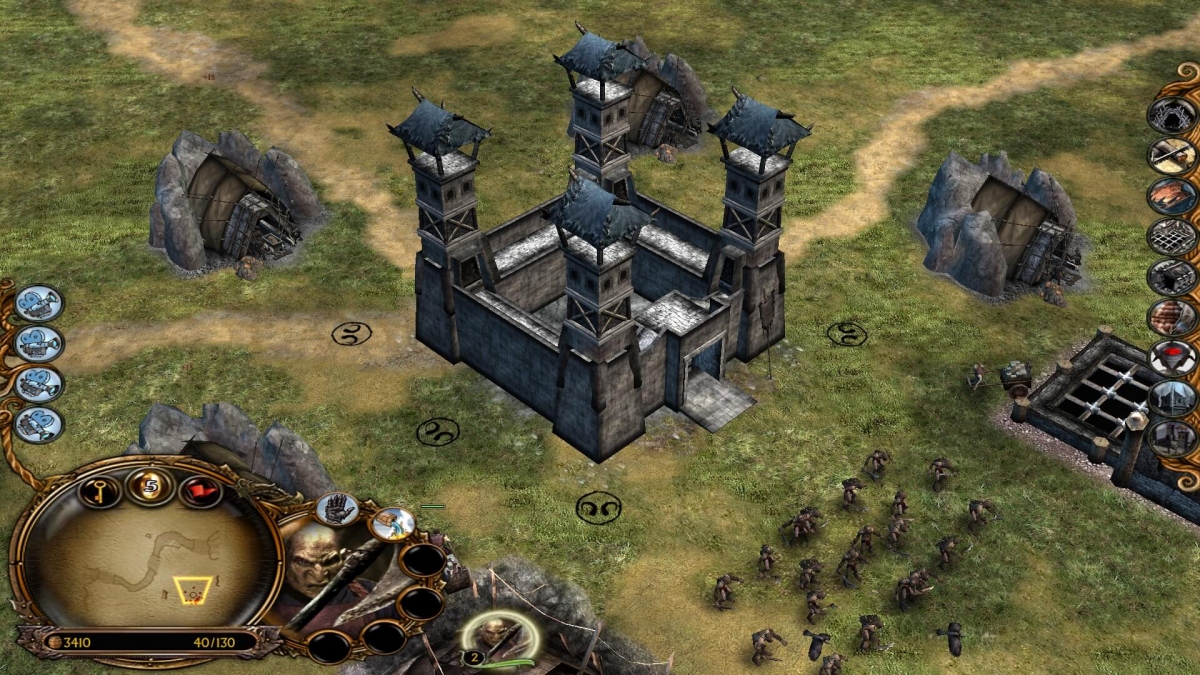Image resolution: width=1200 pixels, height=675 pixels.
Task: Open the powers menu showing 5 points
Action: [151, 486]
